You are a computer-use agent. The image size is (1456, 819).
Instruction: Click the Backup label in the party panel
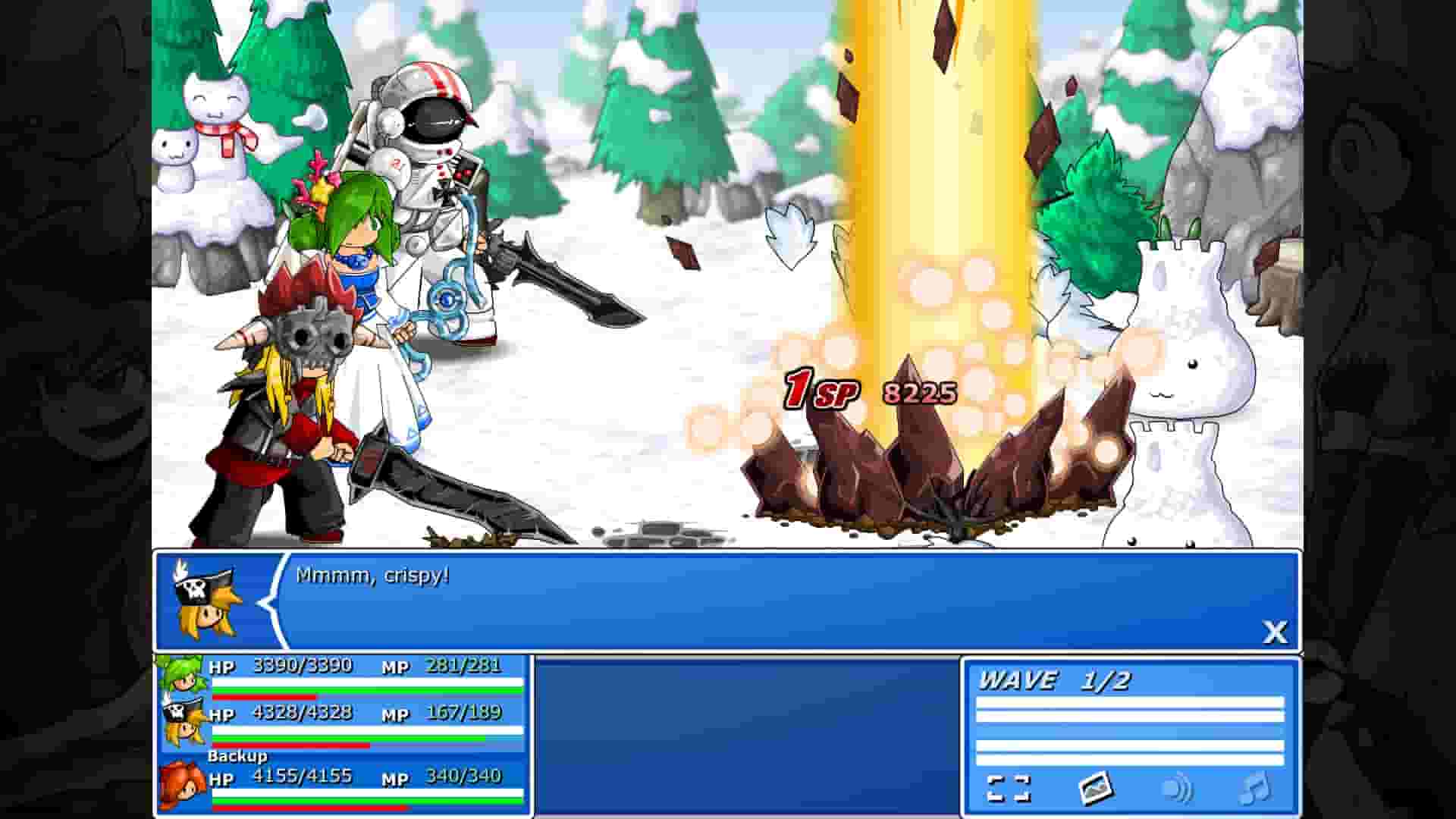[237, 756]
